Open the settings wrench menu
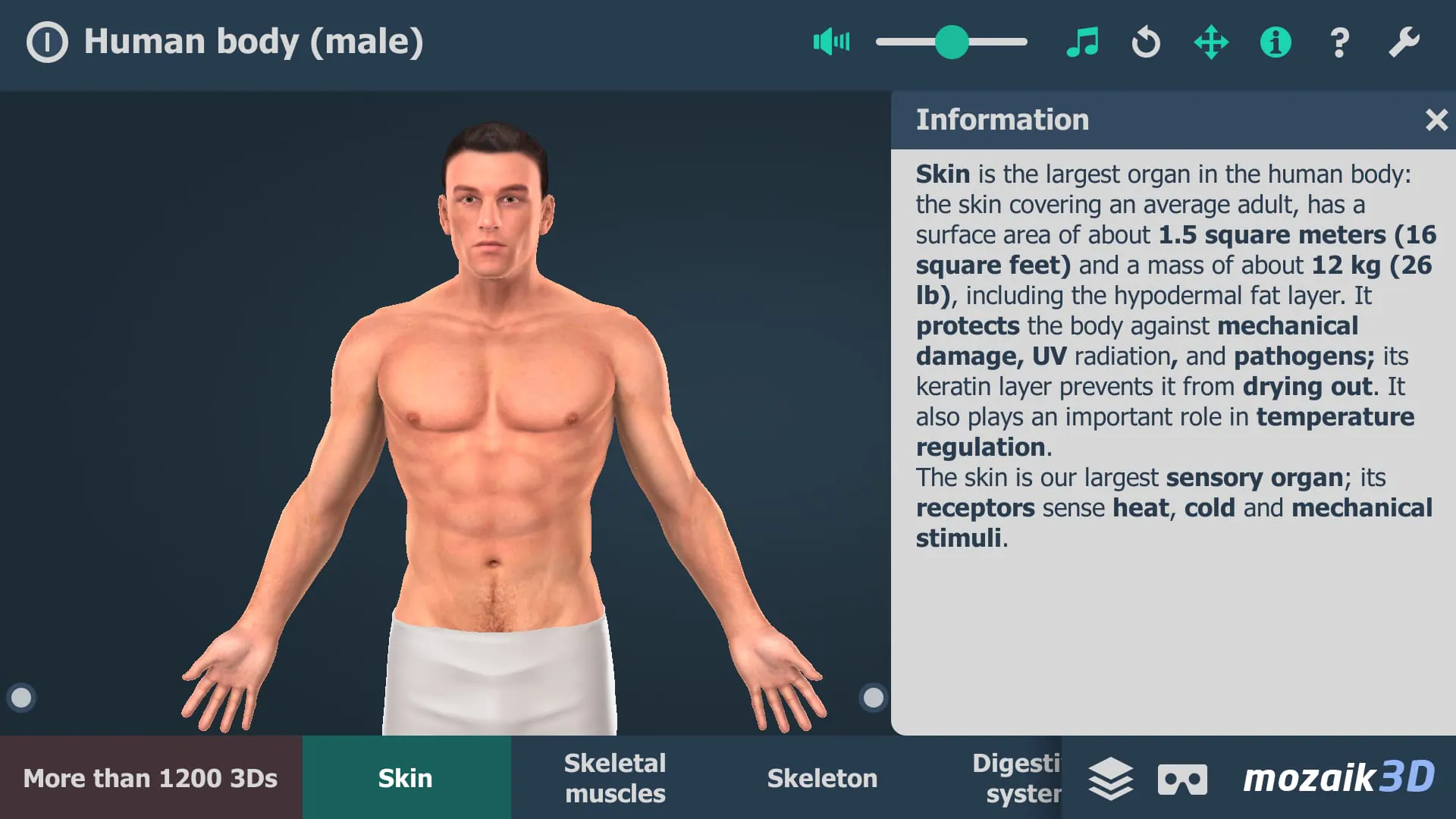The height and width of the screenshot is (819, 1456). point(1404,42)
